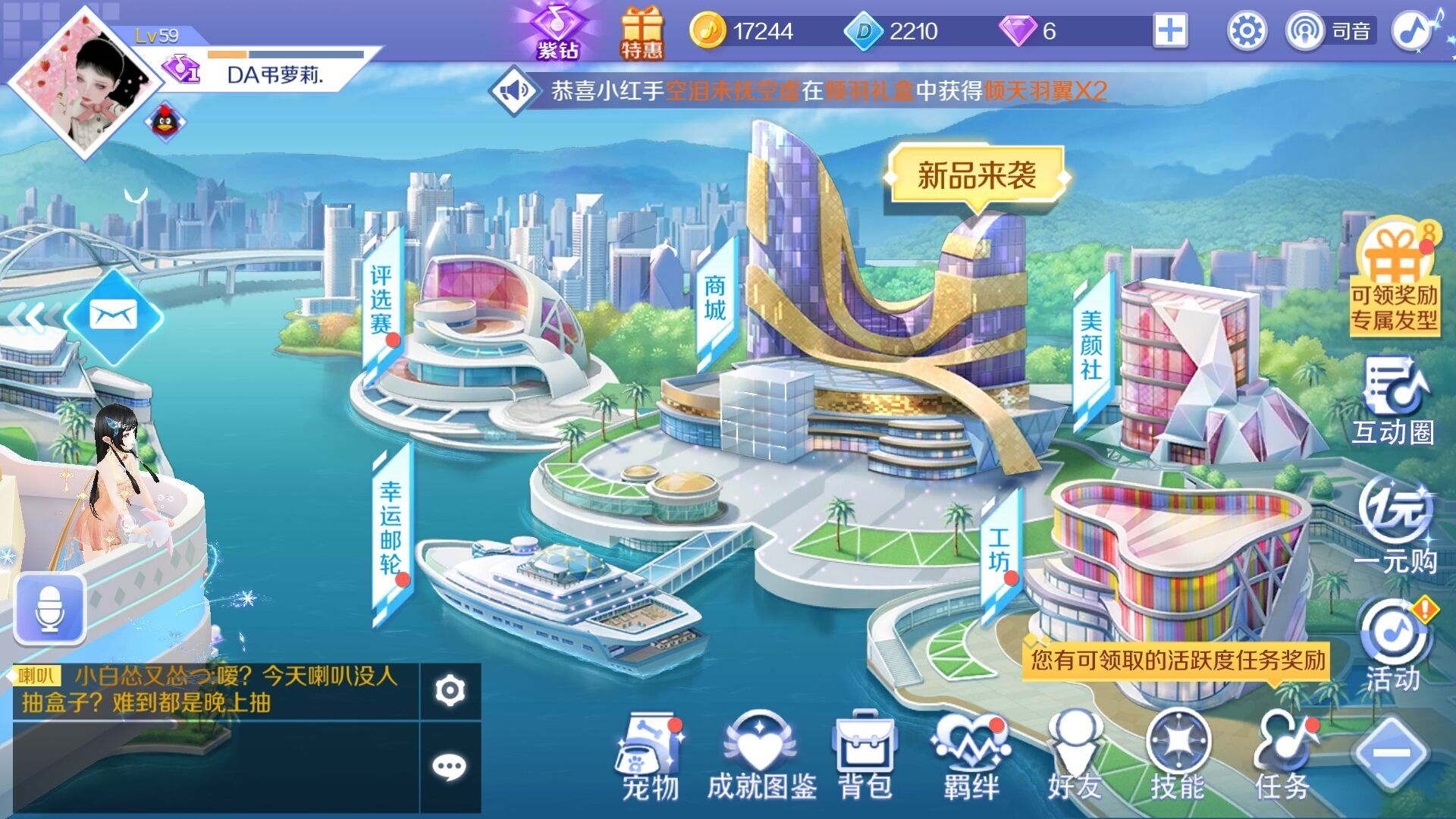
Task: Open the mail envelope
Action: click(114, 315)
